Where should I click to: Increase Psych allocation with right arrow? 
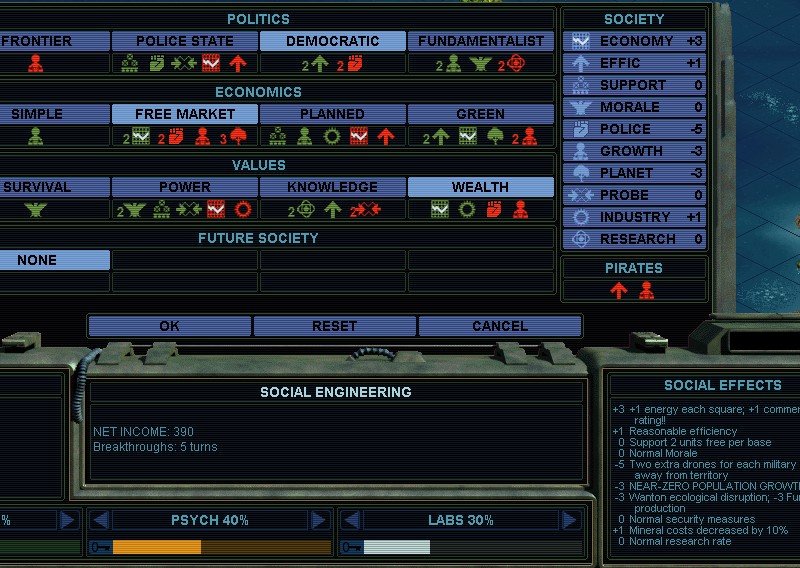click(x=319, y=520)
